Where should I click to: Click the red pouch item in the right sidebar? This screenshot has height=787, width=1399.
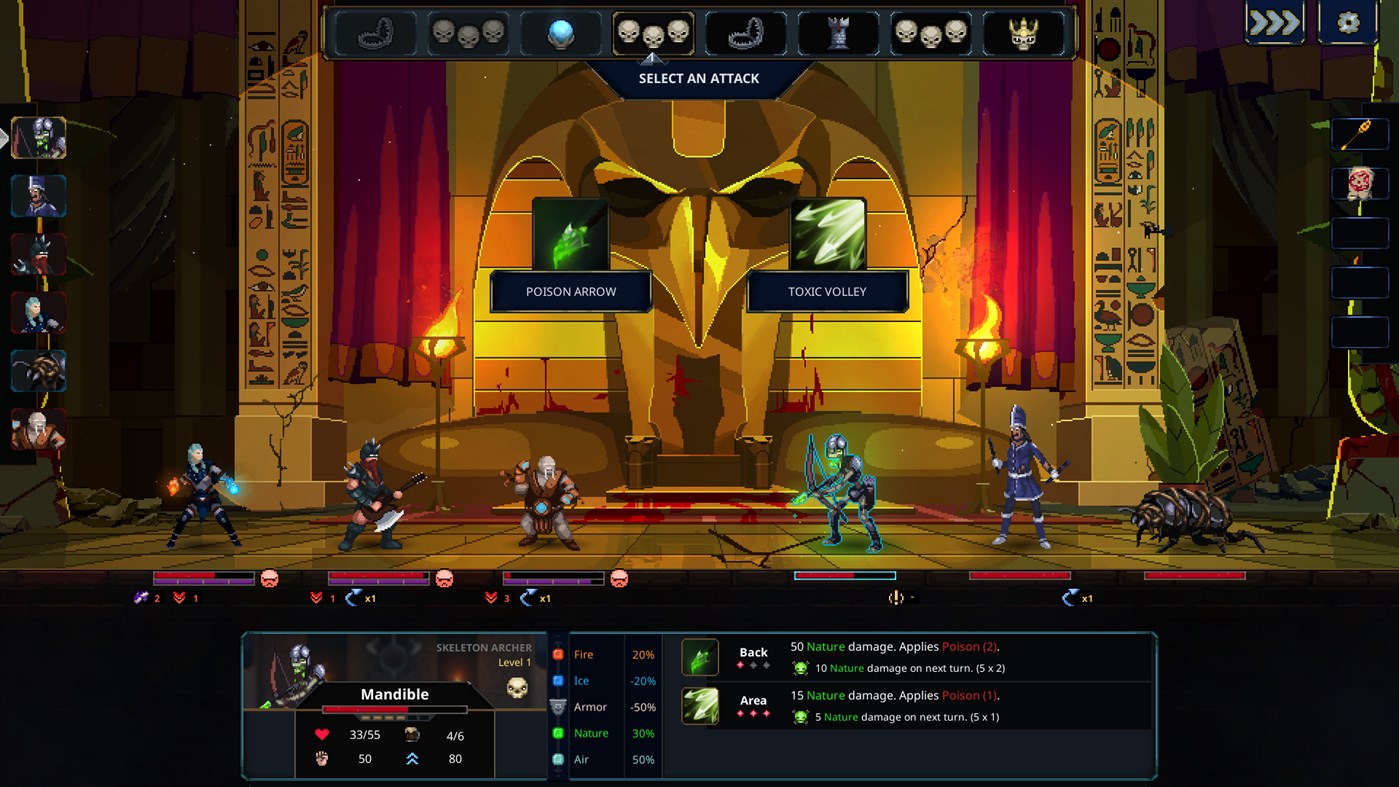[1360, 180]
